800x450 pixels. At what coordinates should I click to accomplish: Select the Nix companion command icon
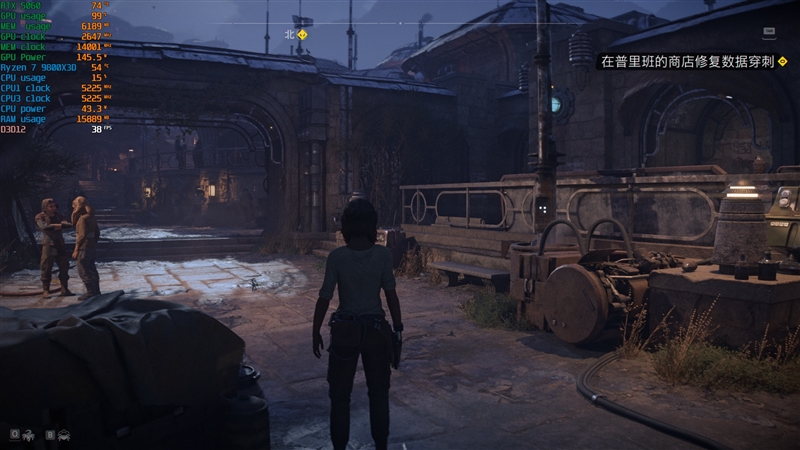(29, 435)
